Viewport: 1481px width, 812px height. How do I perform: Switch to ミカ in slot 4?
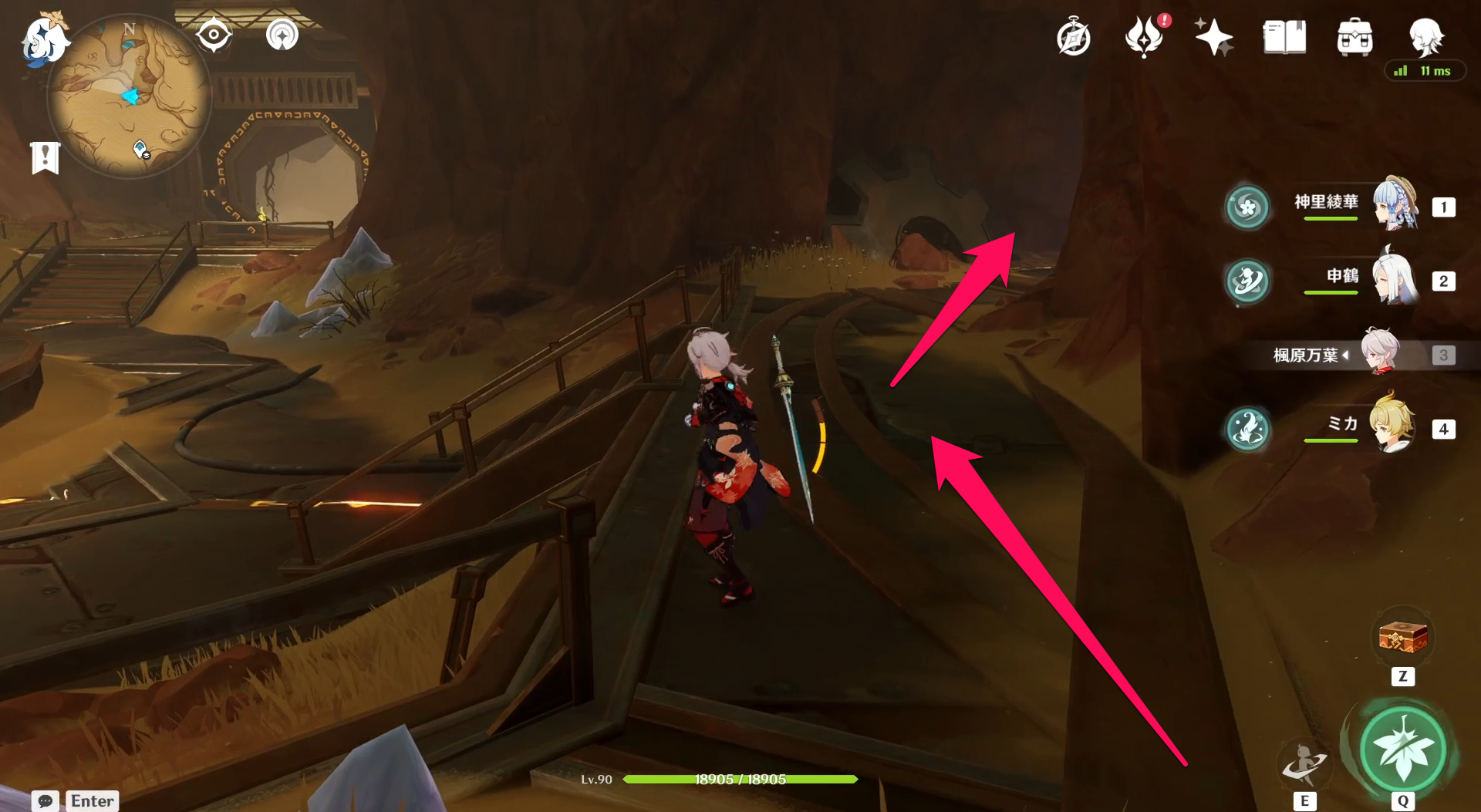(1393, 429)
